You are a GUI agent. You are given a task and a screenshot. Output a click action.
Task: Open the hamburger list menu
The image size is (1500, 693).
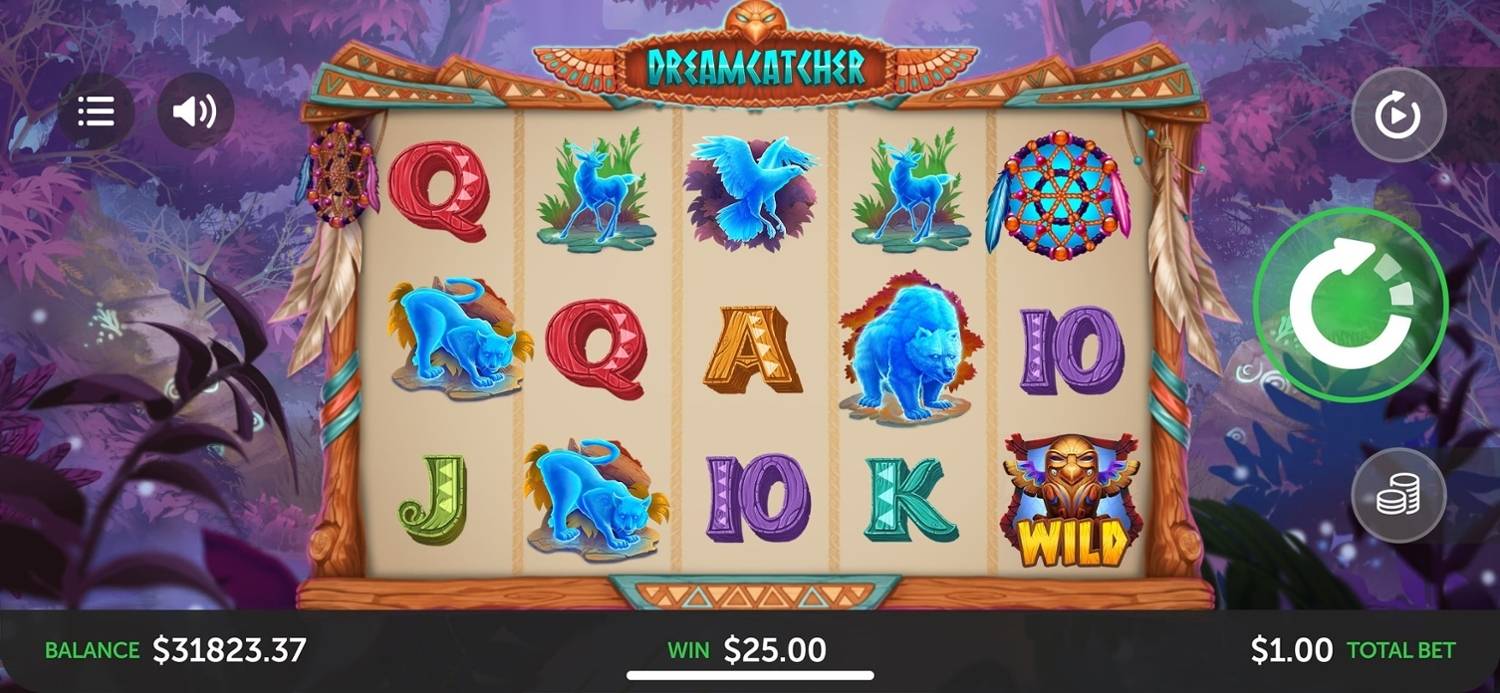coord(96,111)
